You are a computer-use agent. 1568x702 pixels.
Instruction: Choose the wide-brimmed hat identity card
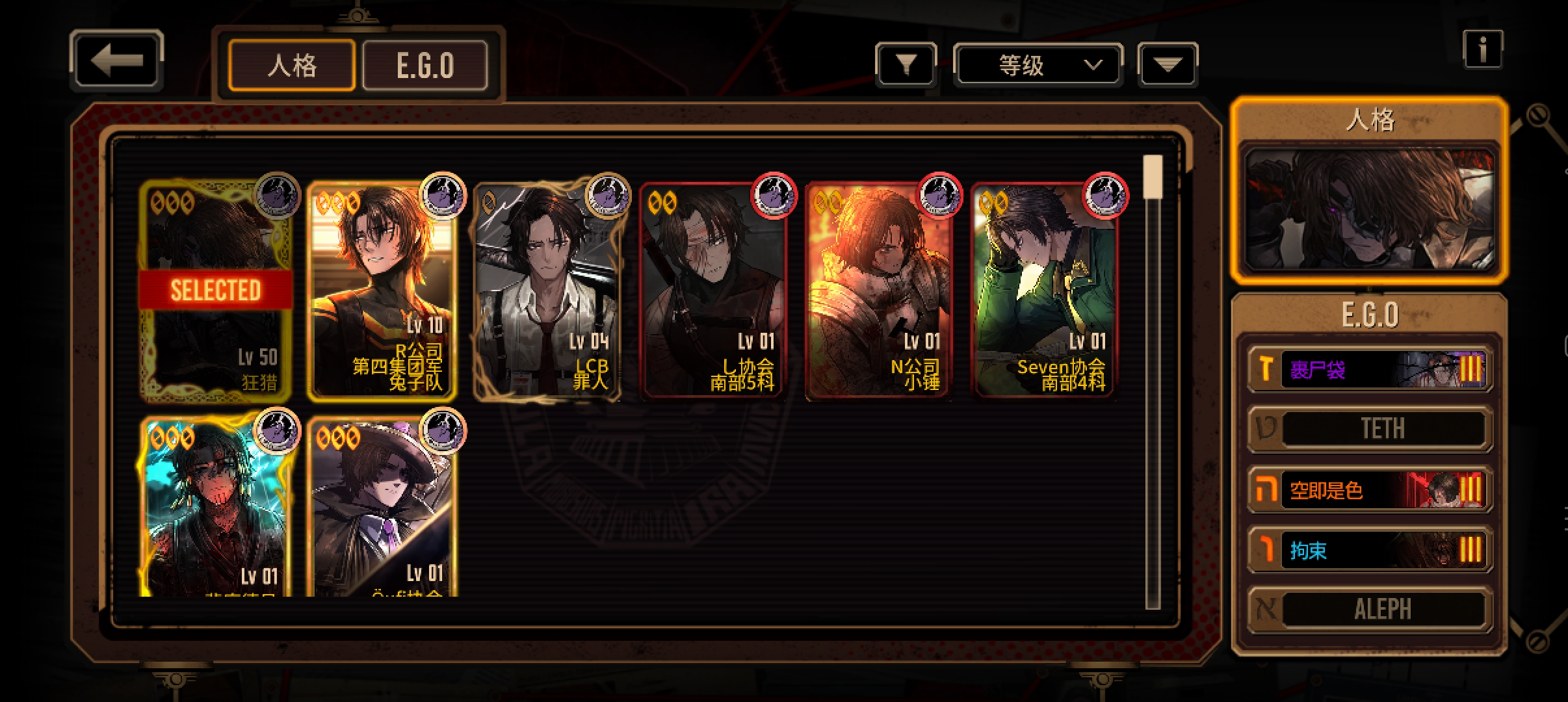click(382, 507)
